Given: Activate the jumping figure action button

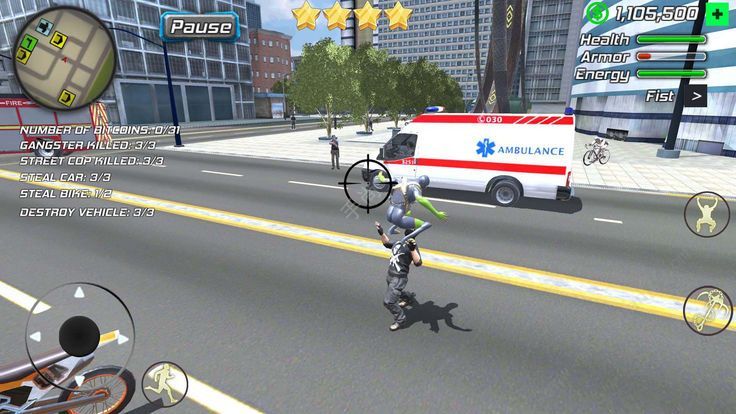Looking at the screenshot, I should pyautogui.click(x=706, y=214).
